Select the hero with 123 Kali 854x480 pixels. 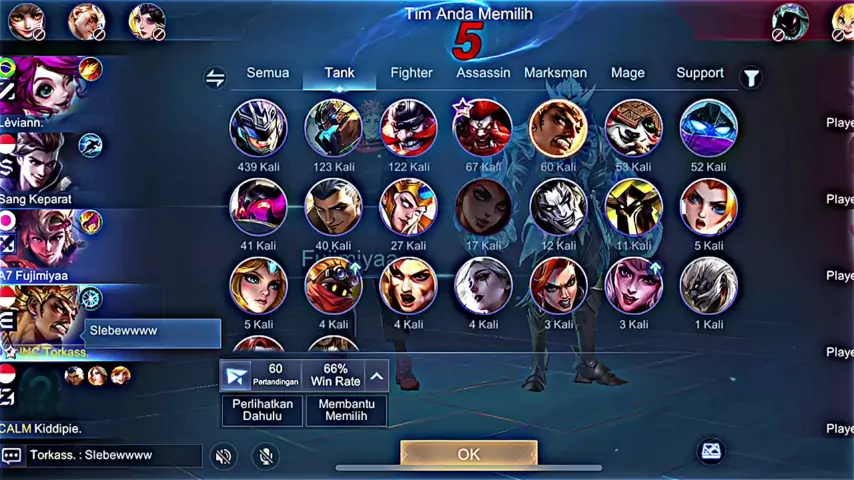pos(334,127)
